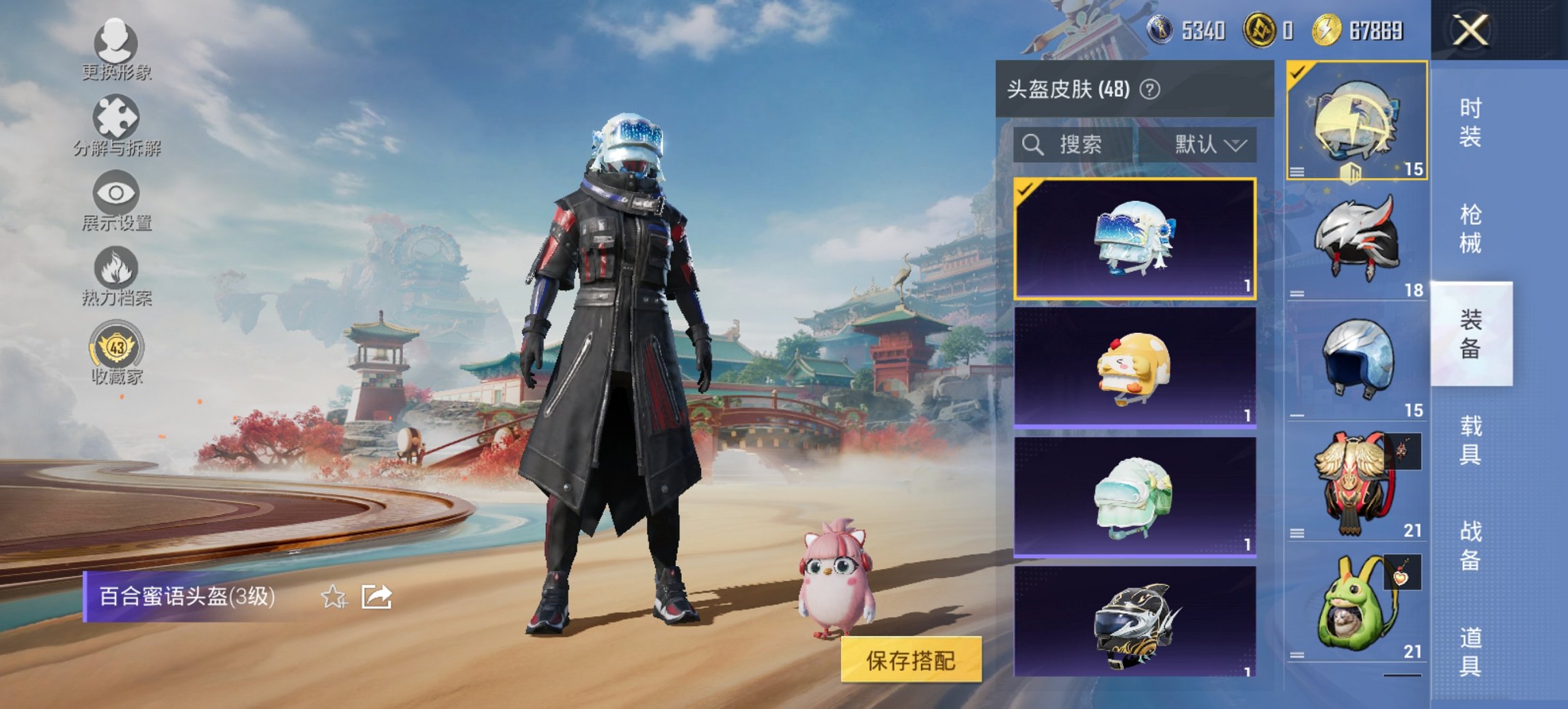Image resolution: width=1568 pixels, height=709 pixels.
Task: Open the 展示设置 display settings
Action: (116, 202)
